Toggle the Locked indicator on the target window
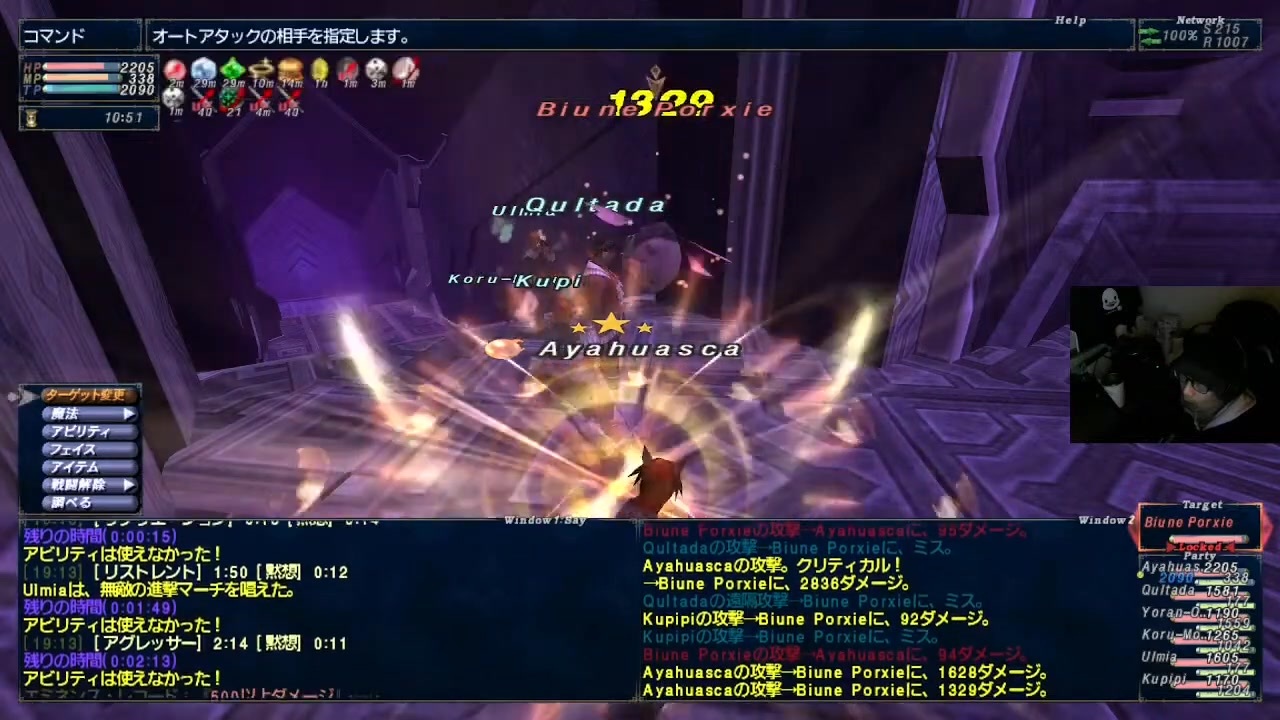Image resolution: width=1280 pixels, height=720 pixels. [x=1200, y=546]
